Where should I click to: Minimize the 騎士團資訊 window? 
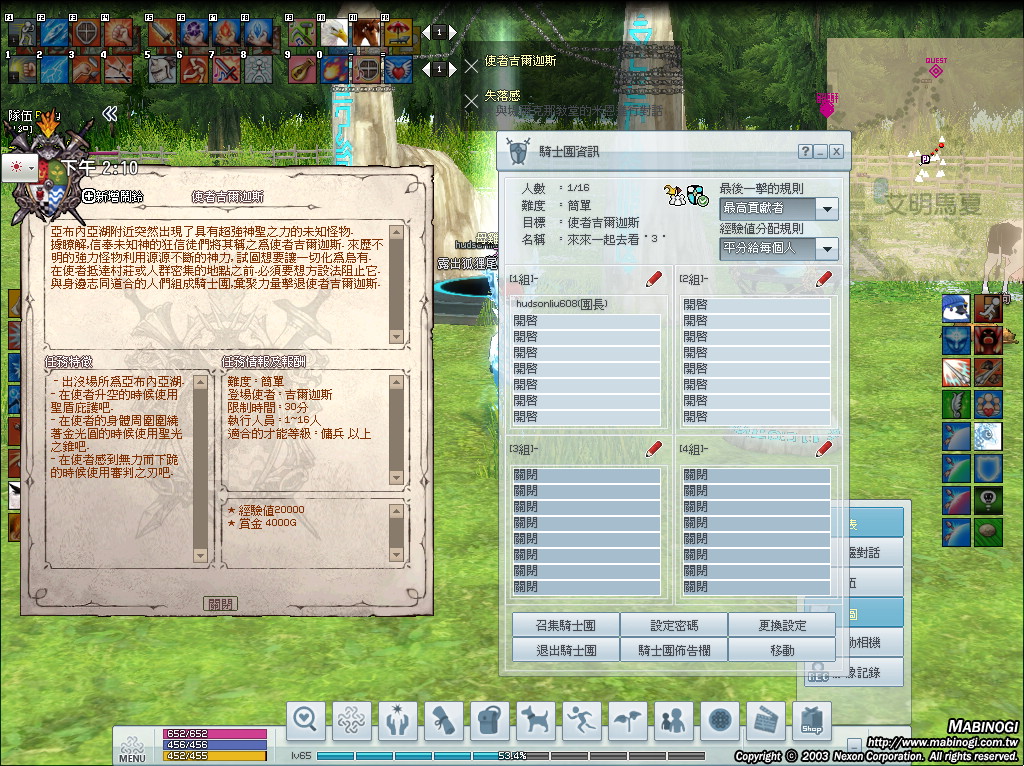pos(821,152)
